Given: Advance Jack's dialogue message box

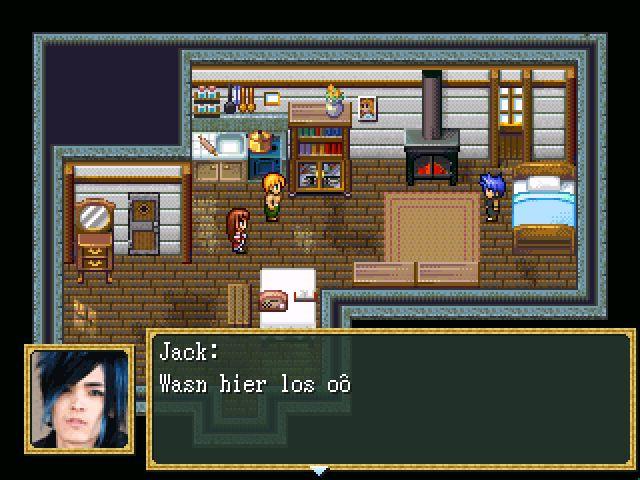Looking at the screenshot, I should click(390, 400).
